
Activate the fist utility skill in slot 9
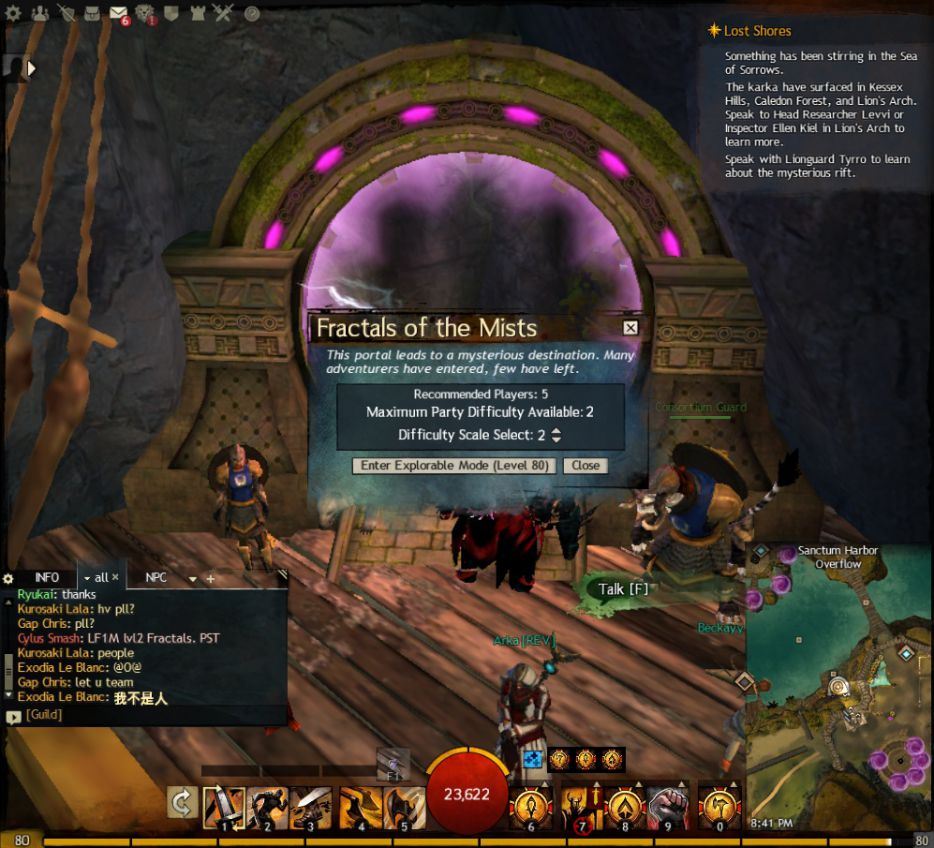(668, 807)
